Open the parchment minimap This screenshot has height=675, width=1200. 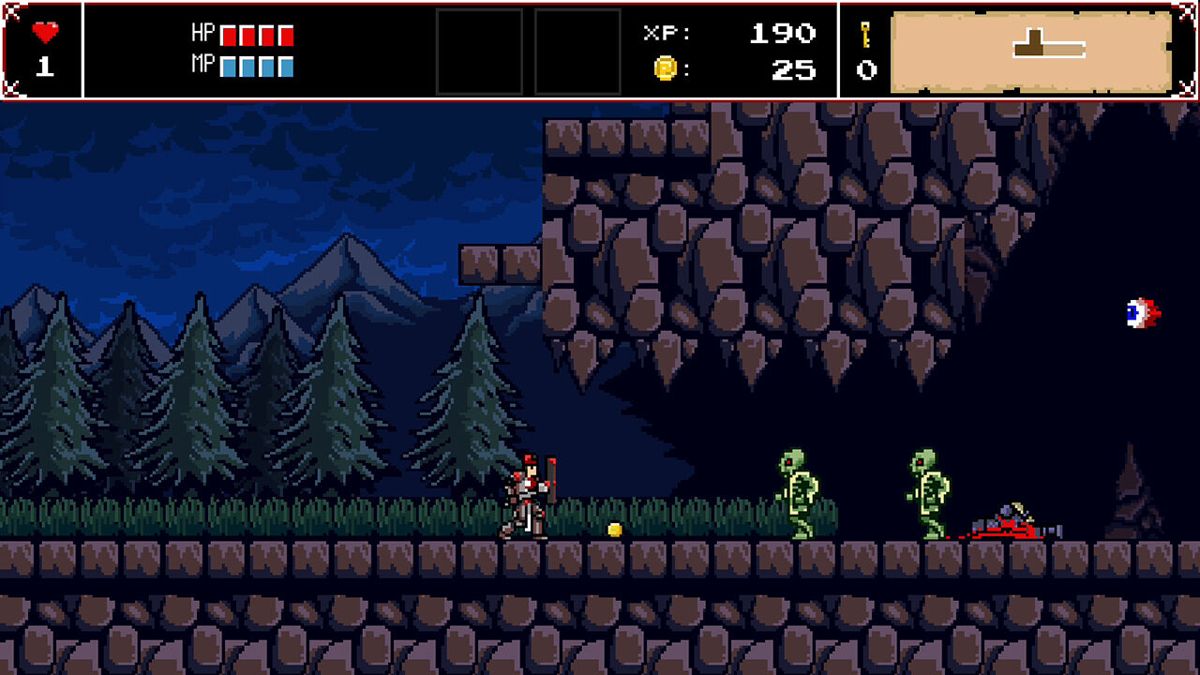coord(1031,51)
